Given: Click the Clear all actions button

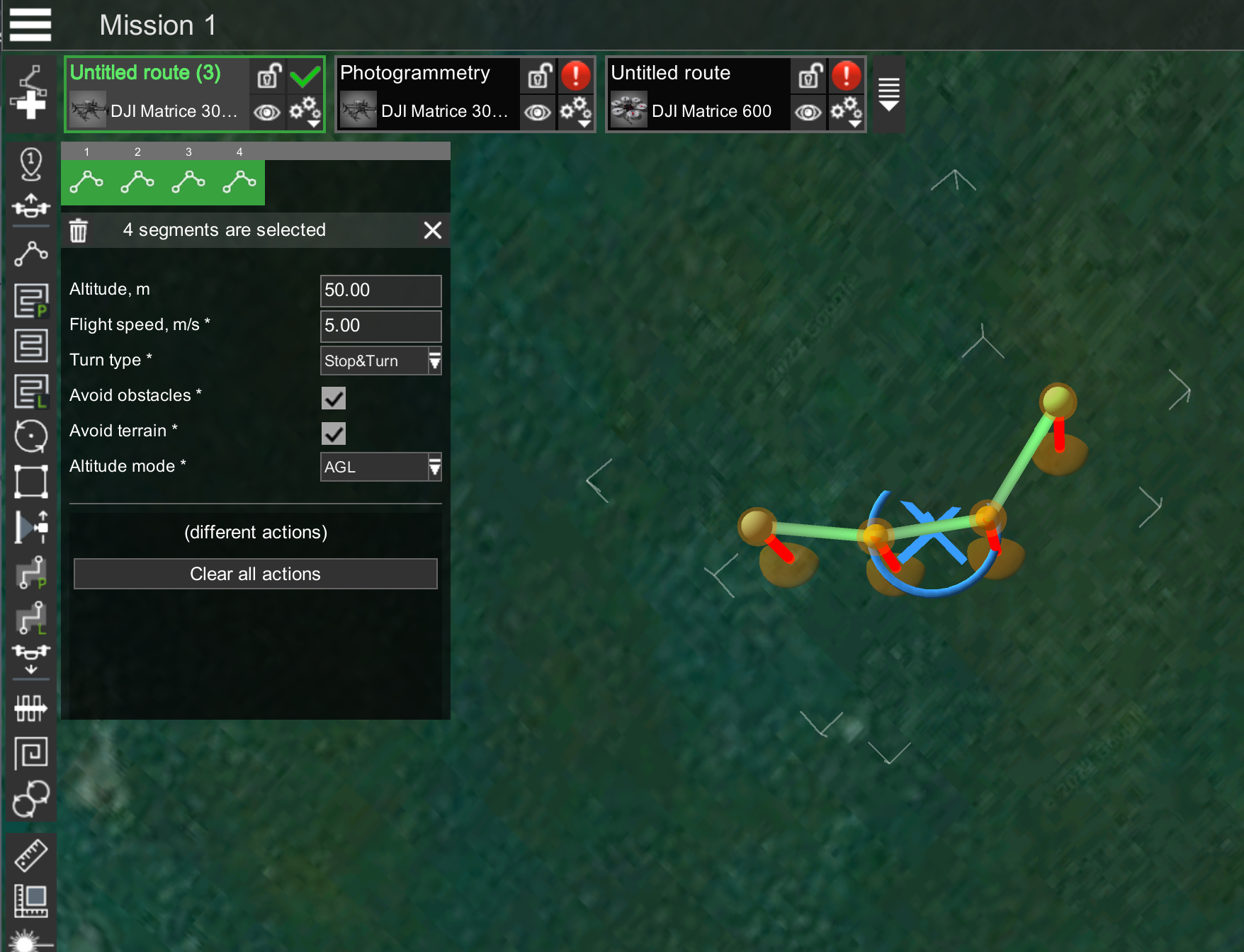Looking at the screenshot, I should coord(255,574).
